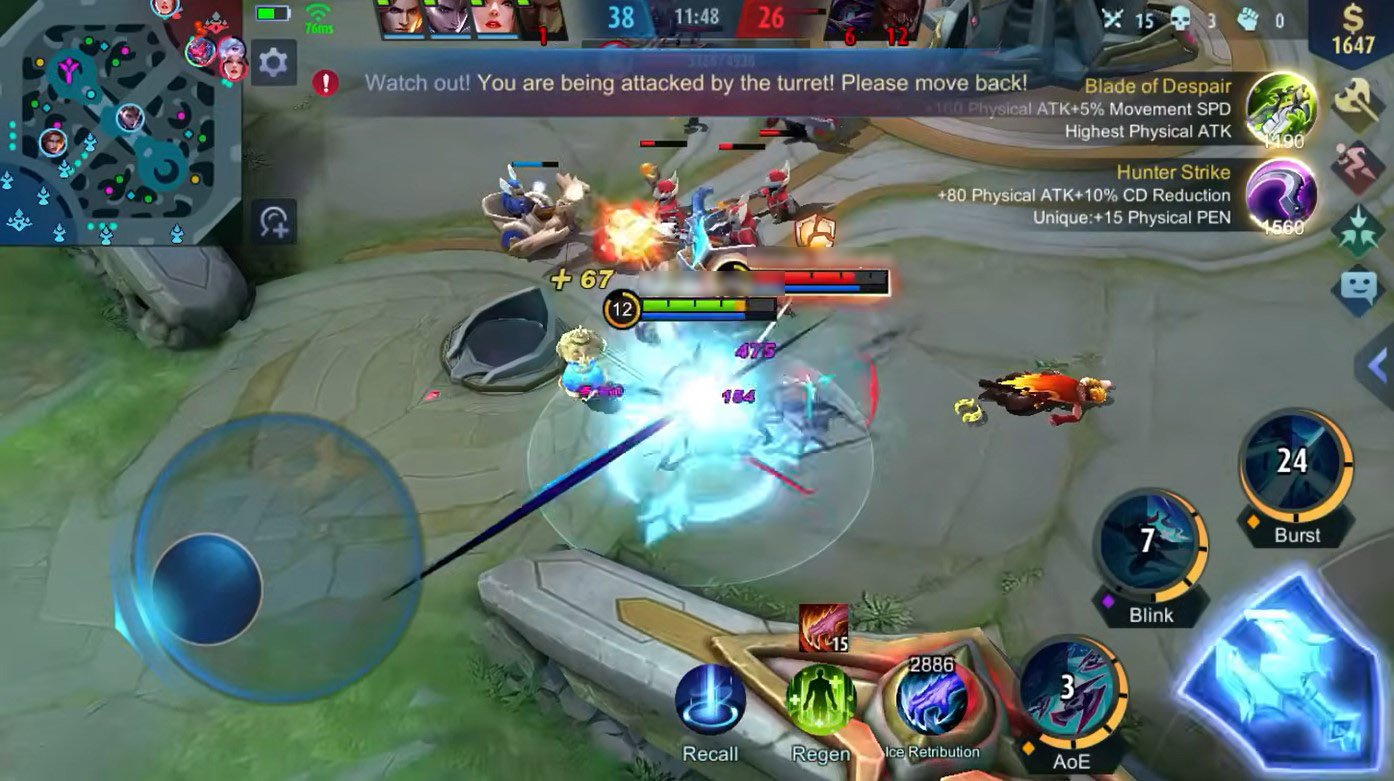This screenshot has width=1394, height=781.
Task: Activate the Regen ability
Action: coord(820,700)
